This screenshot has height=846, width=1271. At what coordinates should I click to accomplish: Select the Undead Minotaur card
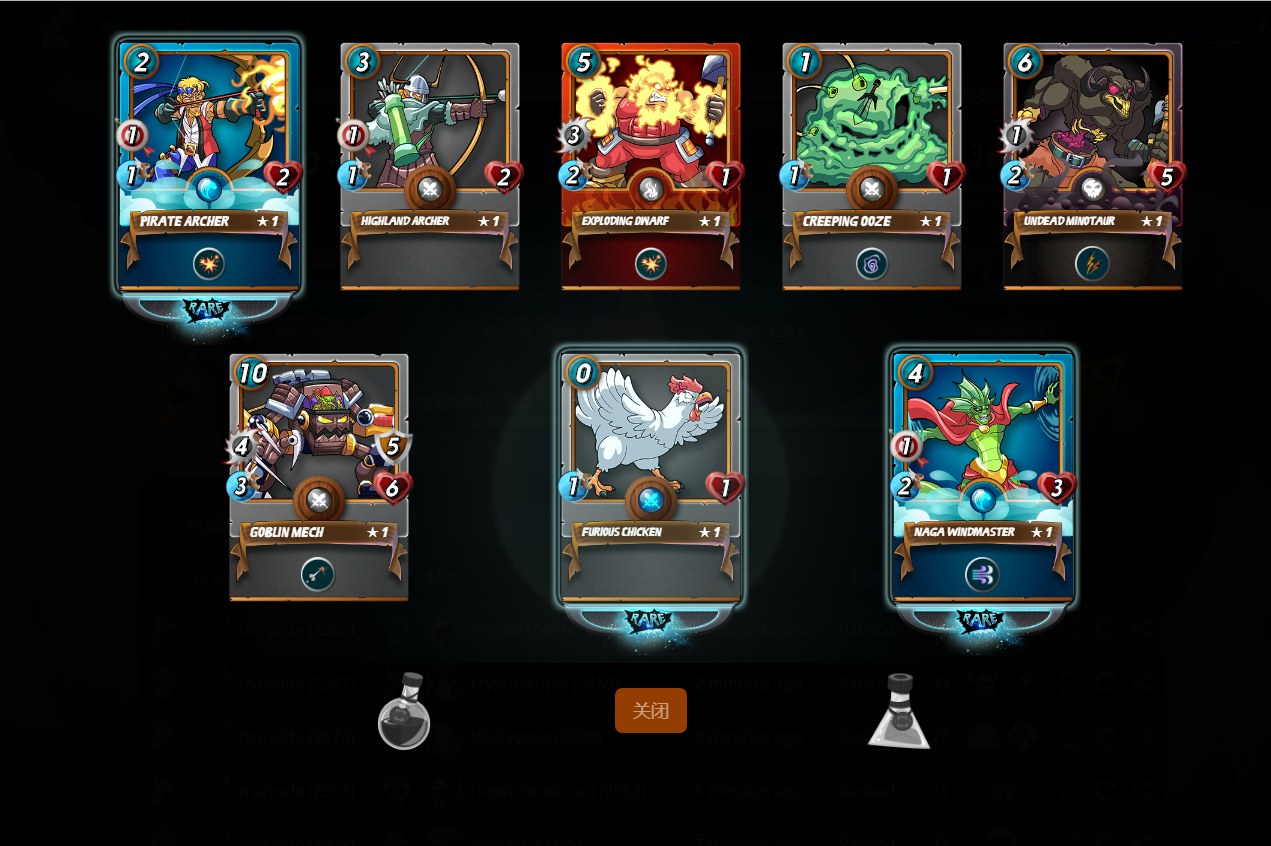(1093, 166)
